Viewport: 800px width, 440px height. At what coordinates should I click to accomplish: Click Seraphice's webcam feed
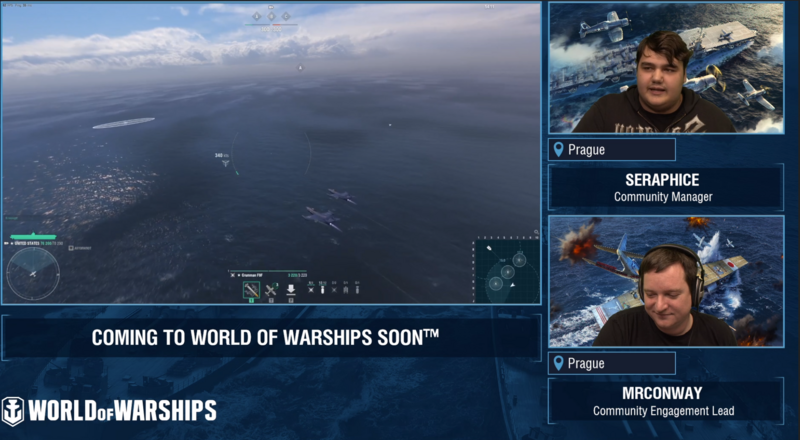(664, 68)
